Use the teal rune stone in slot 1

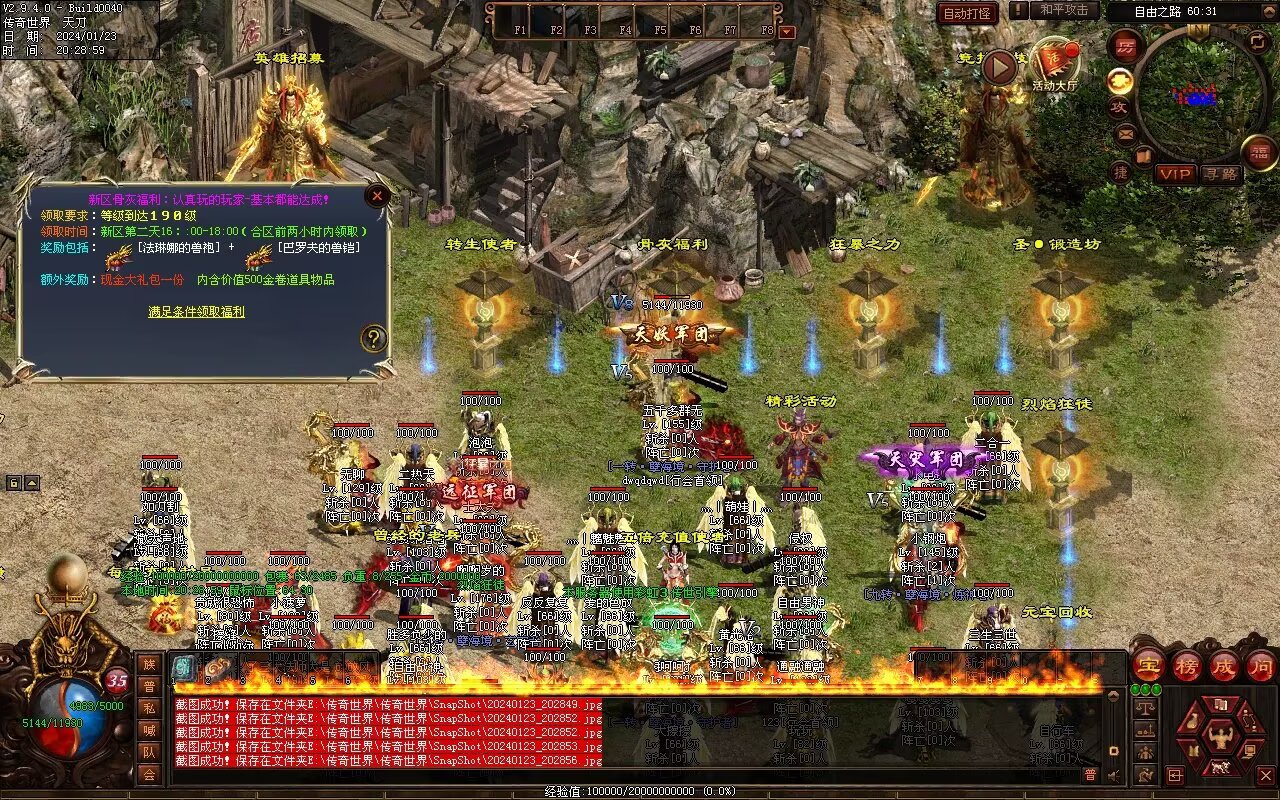click(x=184, y=668)
